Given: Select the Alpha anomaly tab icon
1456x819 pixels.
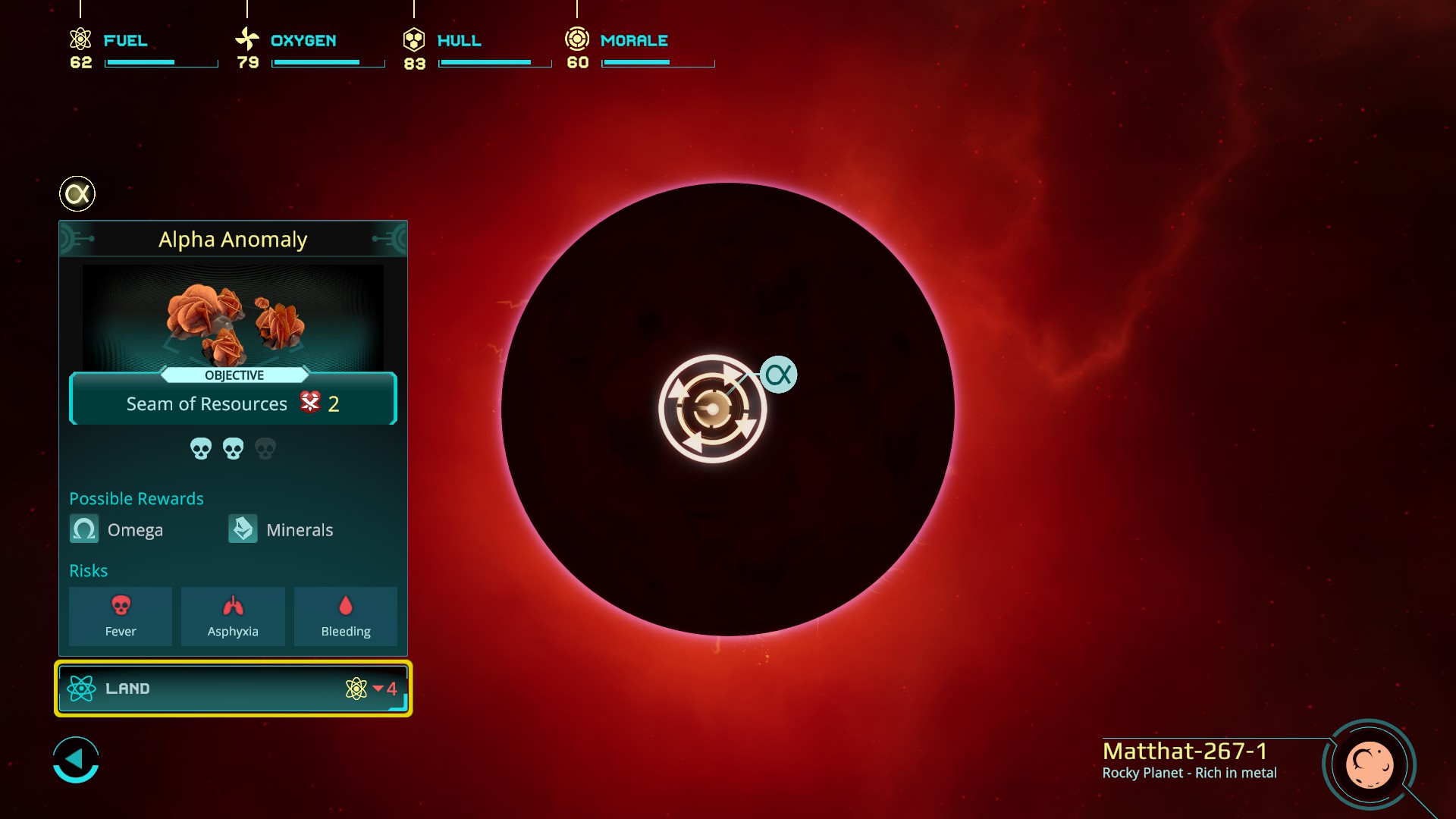Looking at the screenshot, I should click(x=77, y=194).
